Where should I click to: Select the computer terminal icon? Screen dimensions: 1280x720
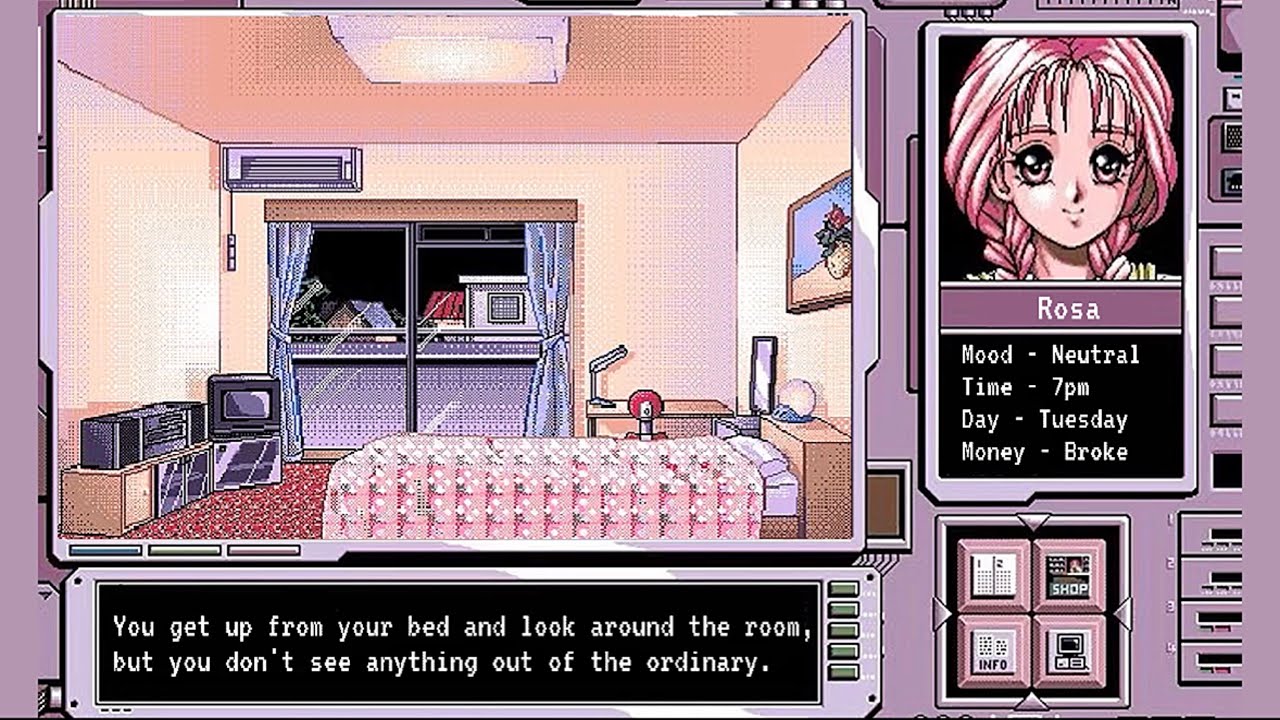[1069, 651]
